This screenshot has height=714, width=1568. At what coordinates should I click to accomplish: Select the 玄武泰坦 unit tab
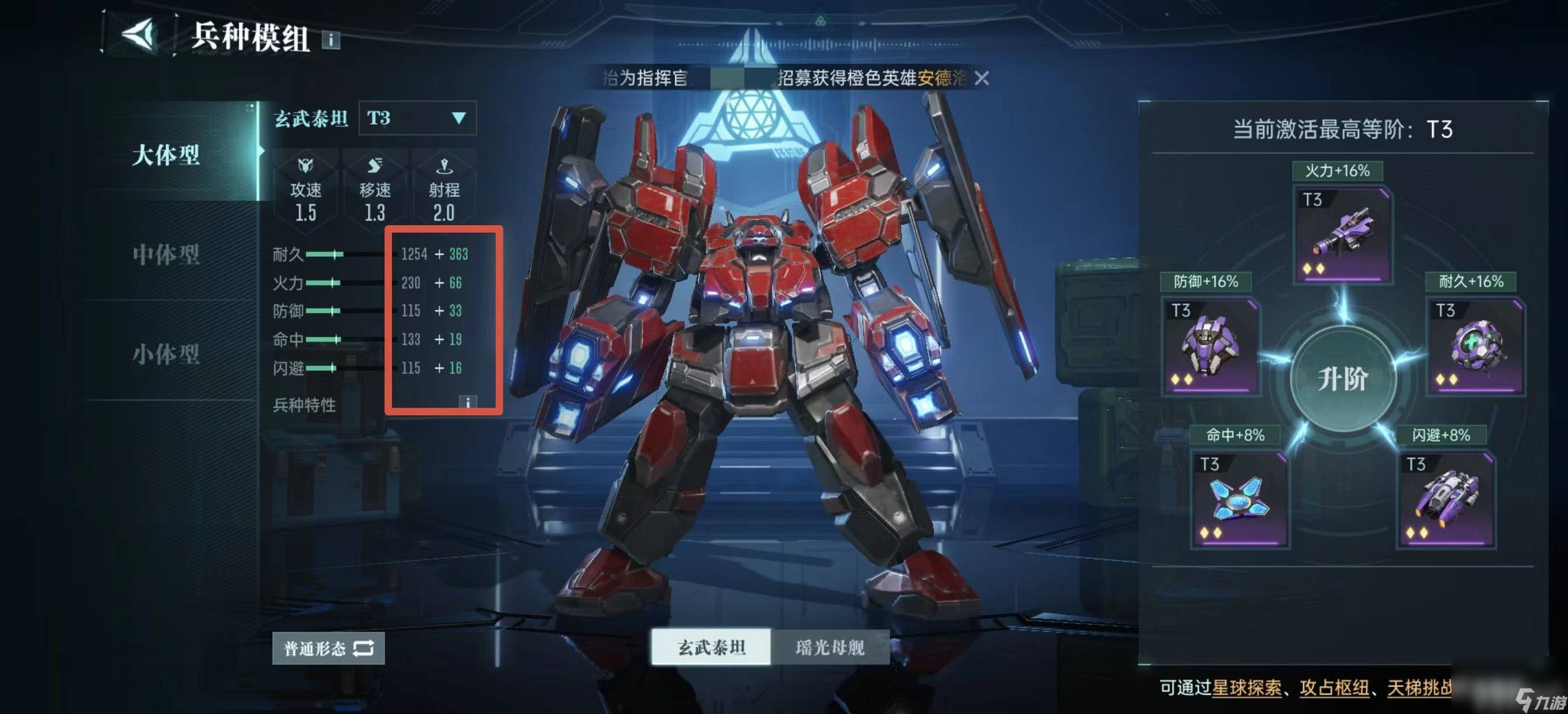(711, 647)
